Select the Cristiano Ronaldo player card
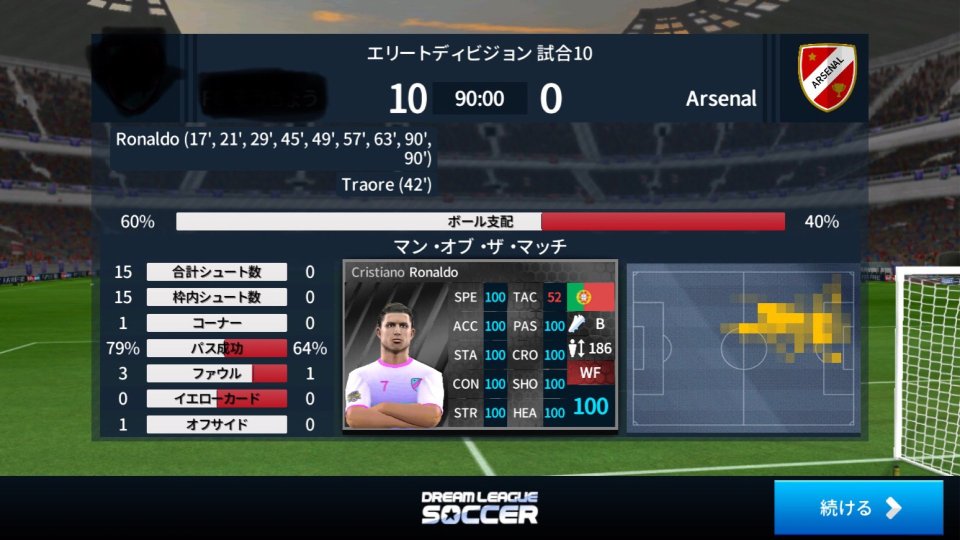960x540 pixels. click(479, 345)
